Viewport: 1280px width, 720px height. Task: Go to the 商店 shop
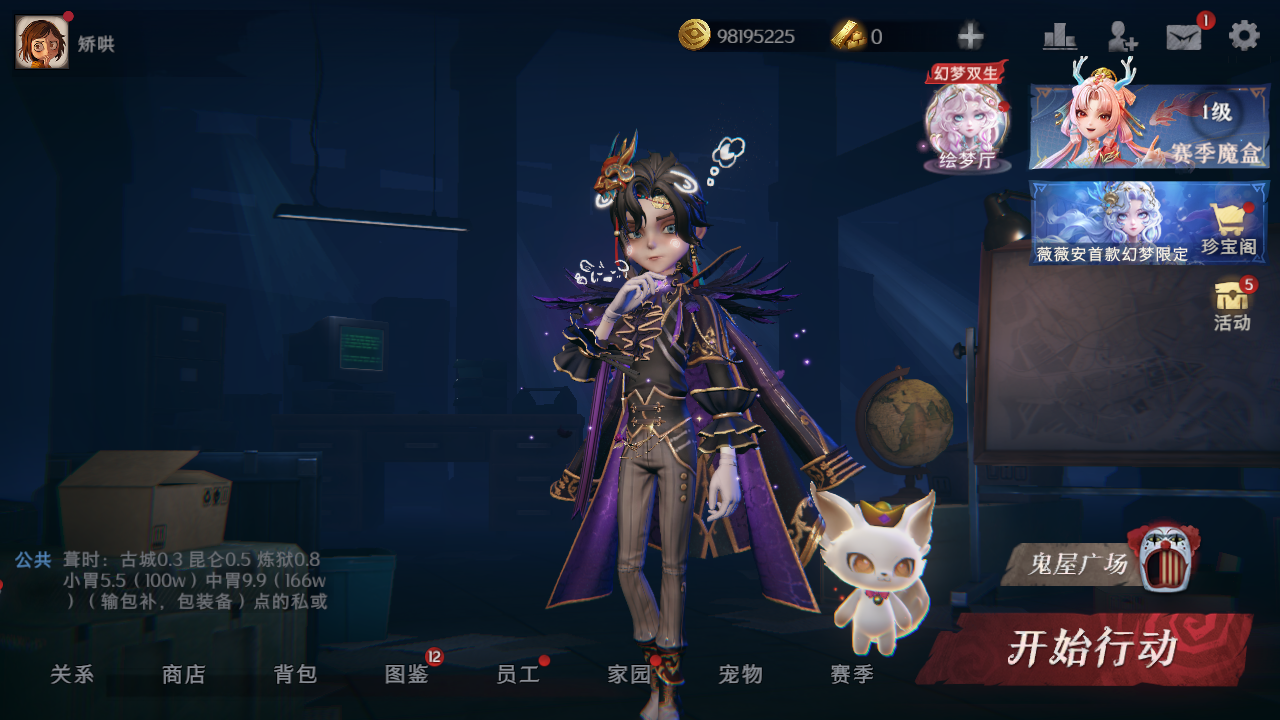[x=183, y=675]
